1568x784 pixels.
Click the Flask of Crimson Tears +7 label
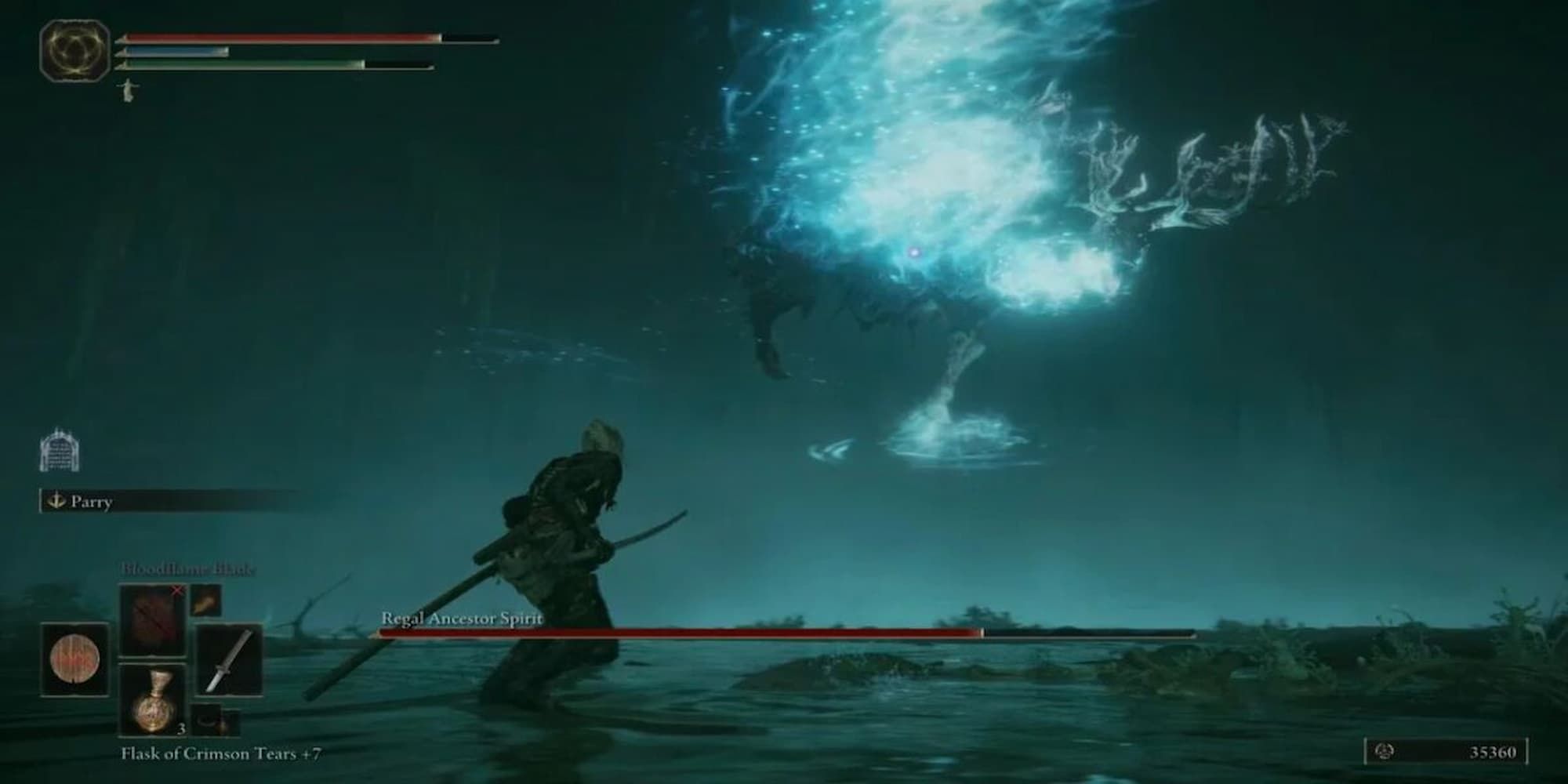[221, 754]
